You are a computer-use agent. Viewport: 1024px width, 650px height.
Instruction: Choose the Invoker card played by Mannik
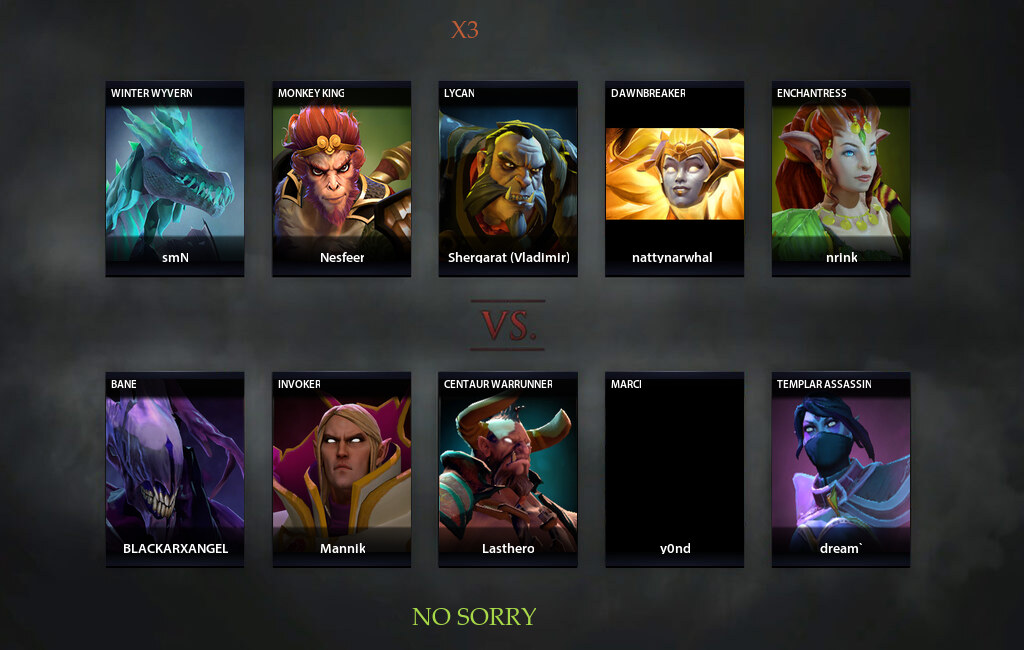pyautogui.click(x=341, y=470)
